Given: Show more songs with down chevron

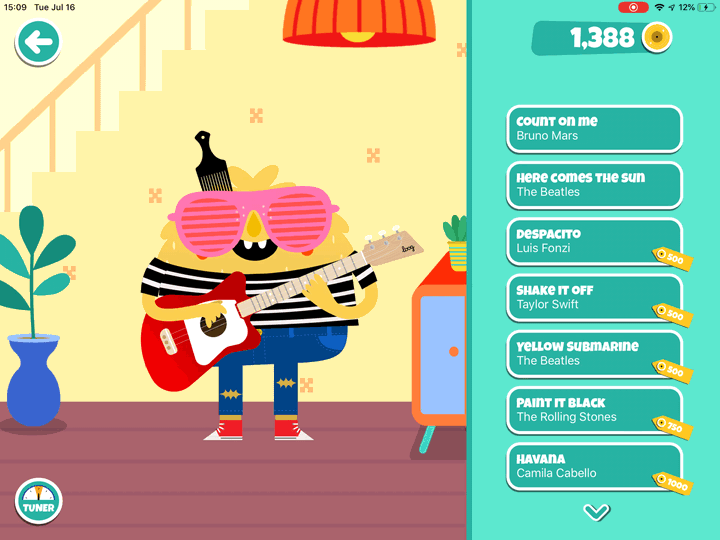Looking at the screenshot, I should (596, 512).
